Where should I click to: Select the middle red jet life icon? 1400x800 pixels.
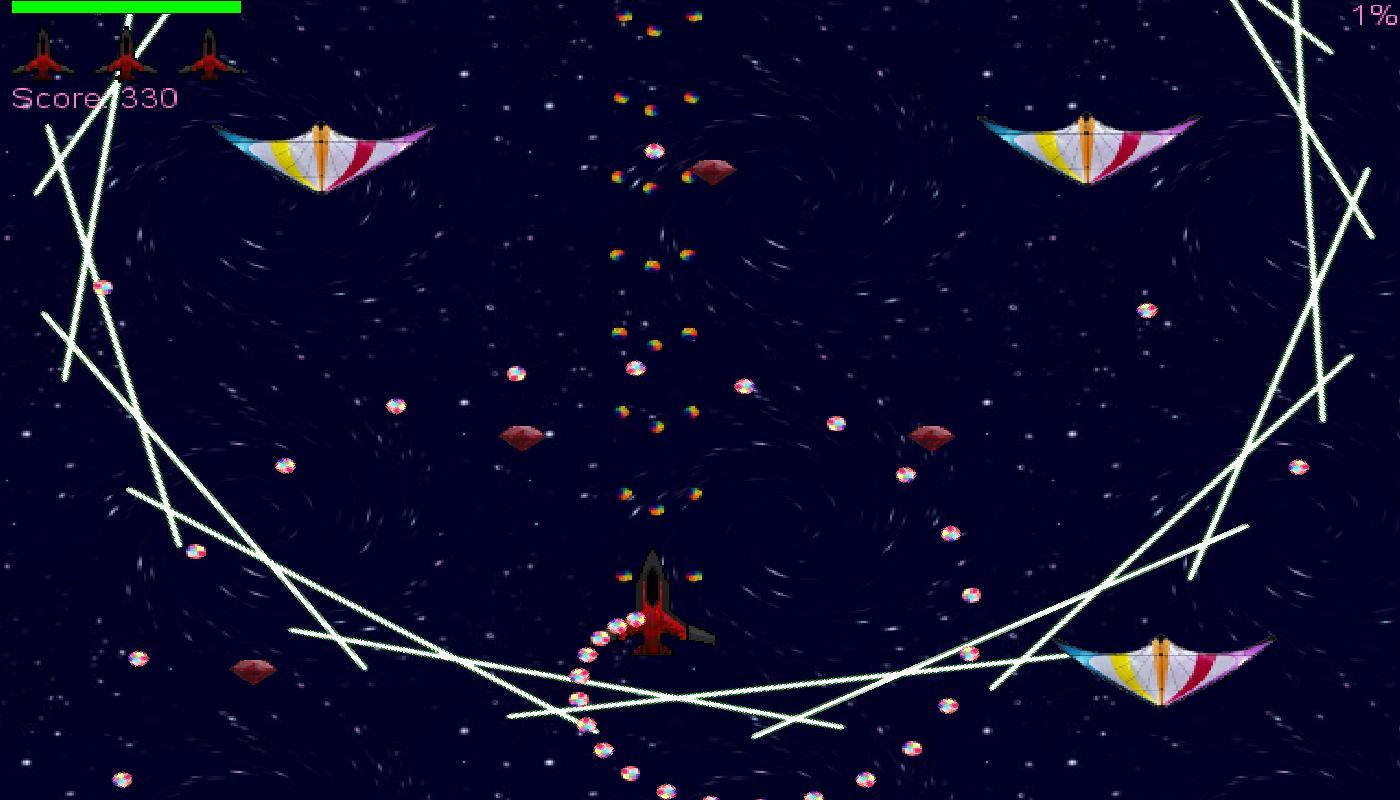pyautogui.click(x=127, y=55)
